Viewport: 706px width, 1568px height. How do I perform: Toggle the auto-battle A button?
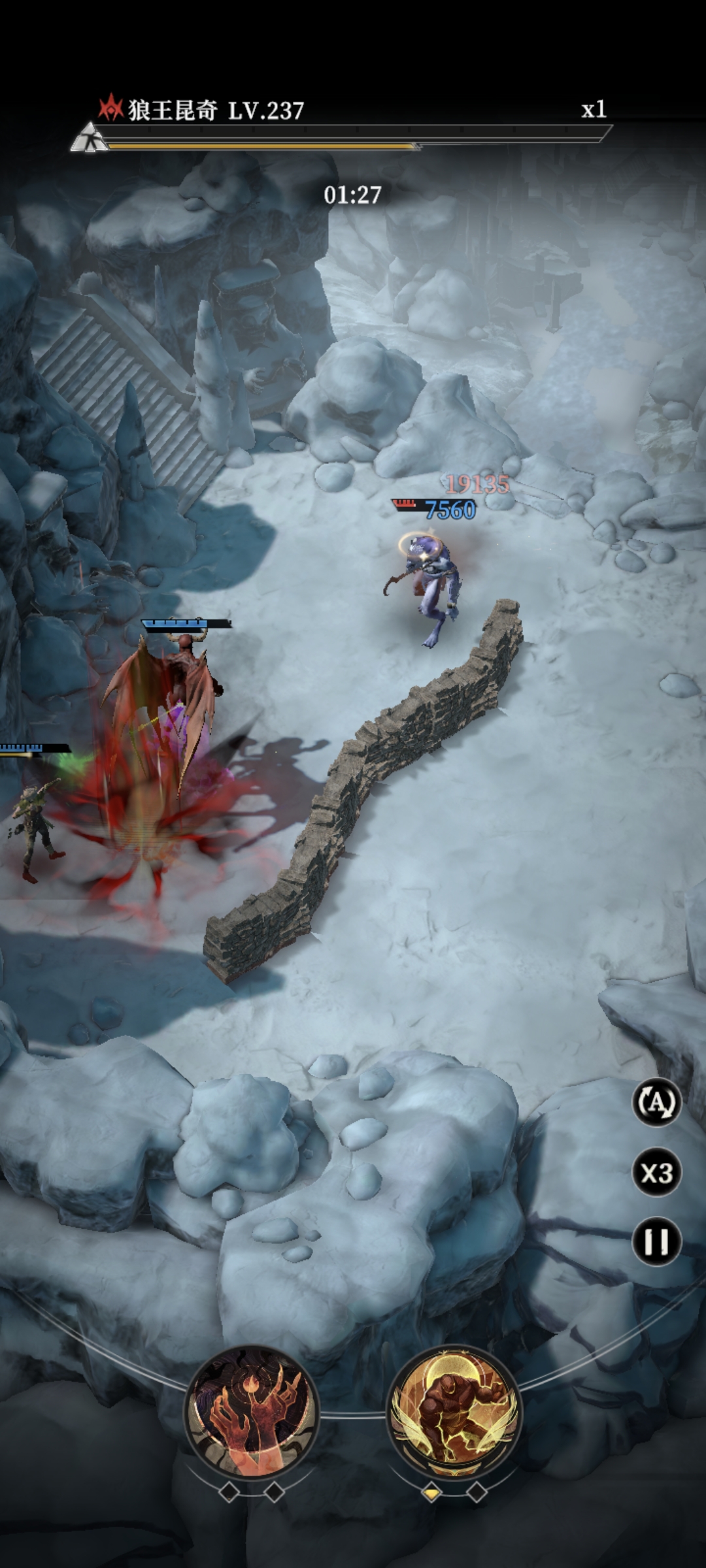tap(656, 1103)
